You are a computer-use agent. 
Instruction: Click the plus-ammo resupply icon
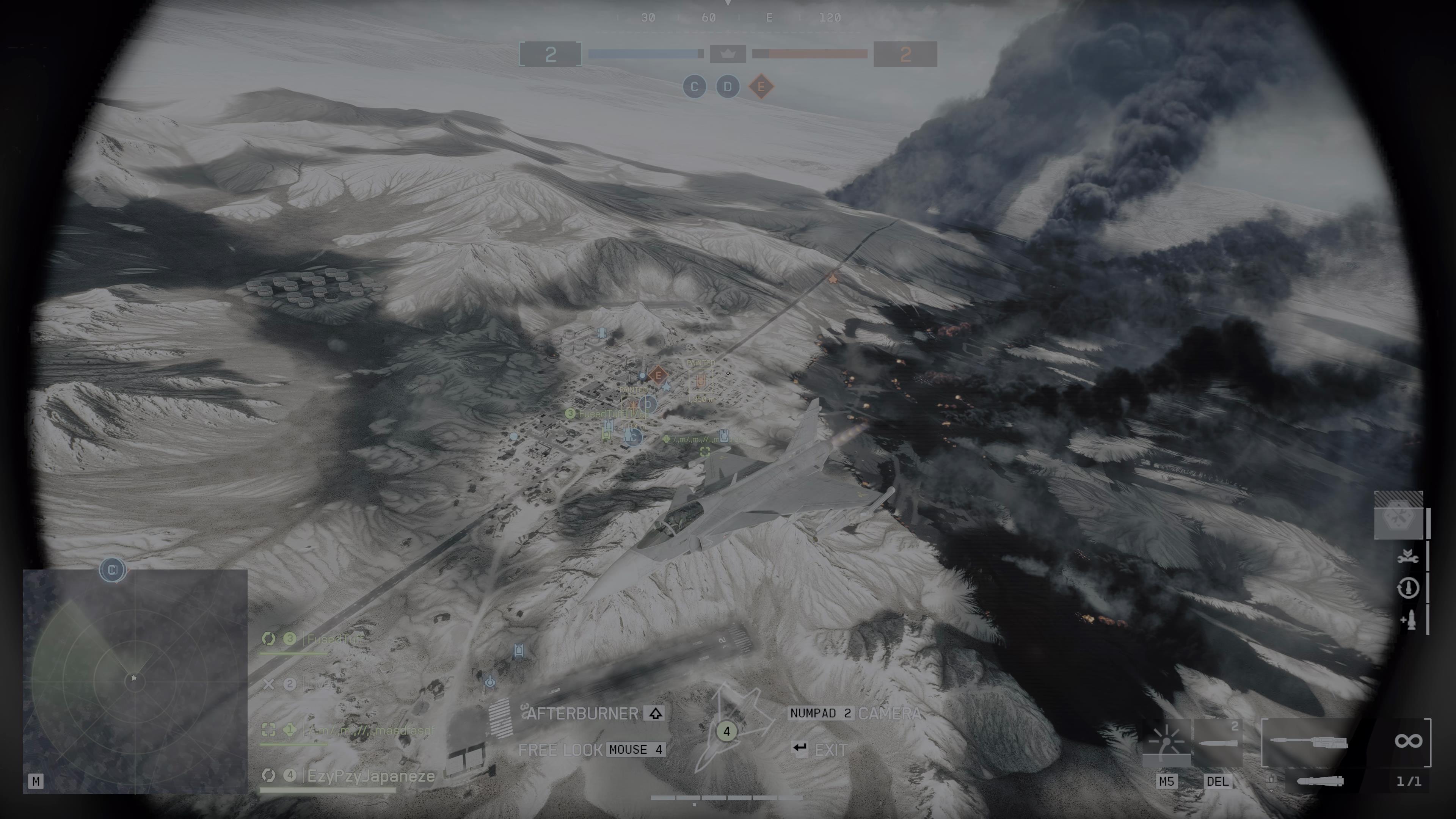[x=1408, y=620]
